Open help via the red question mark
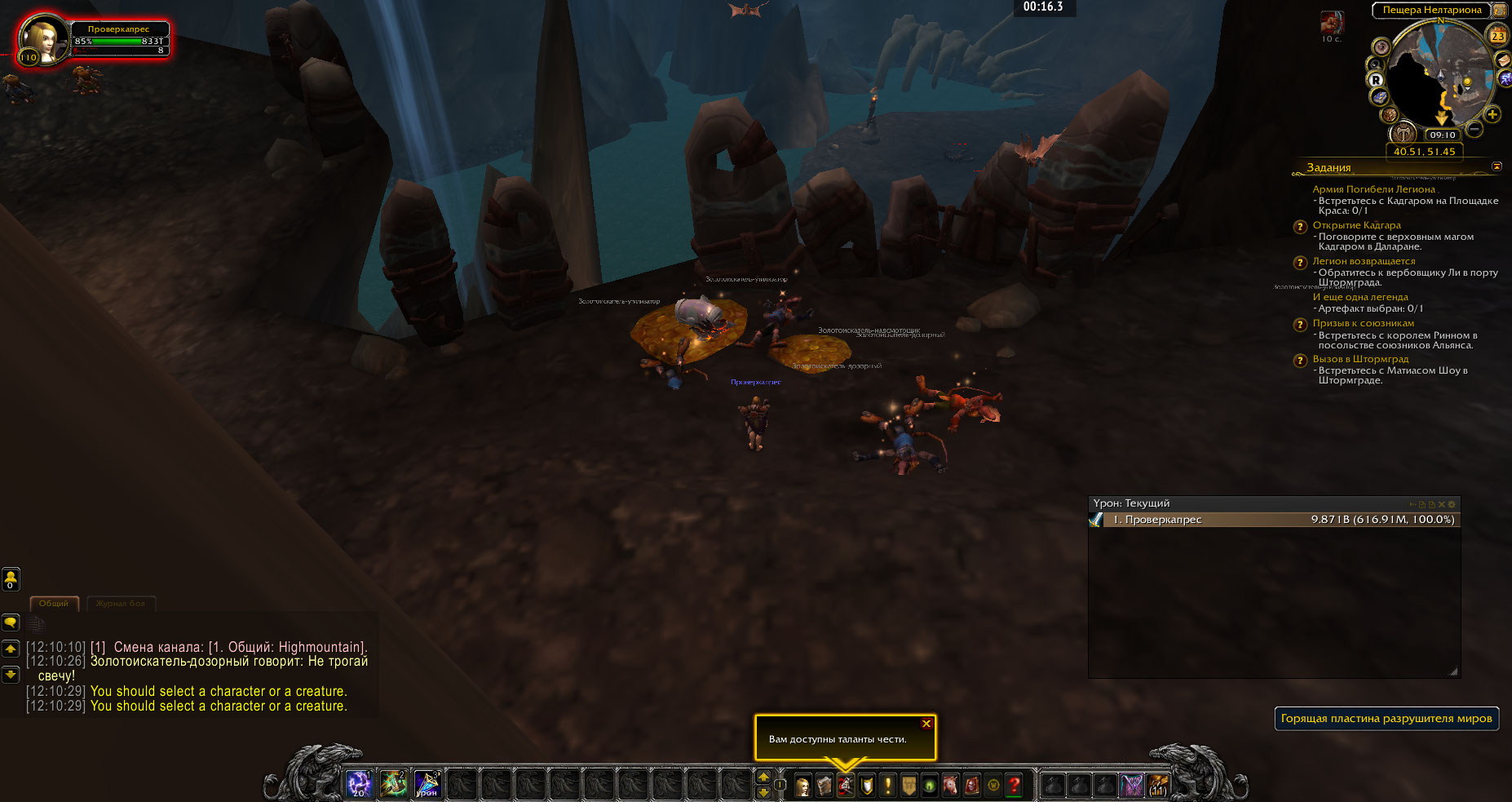This screenshot has height=802, width=1512. [x=1014, y=786]
